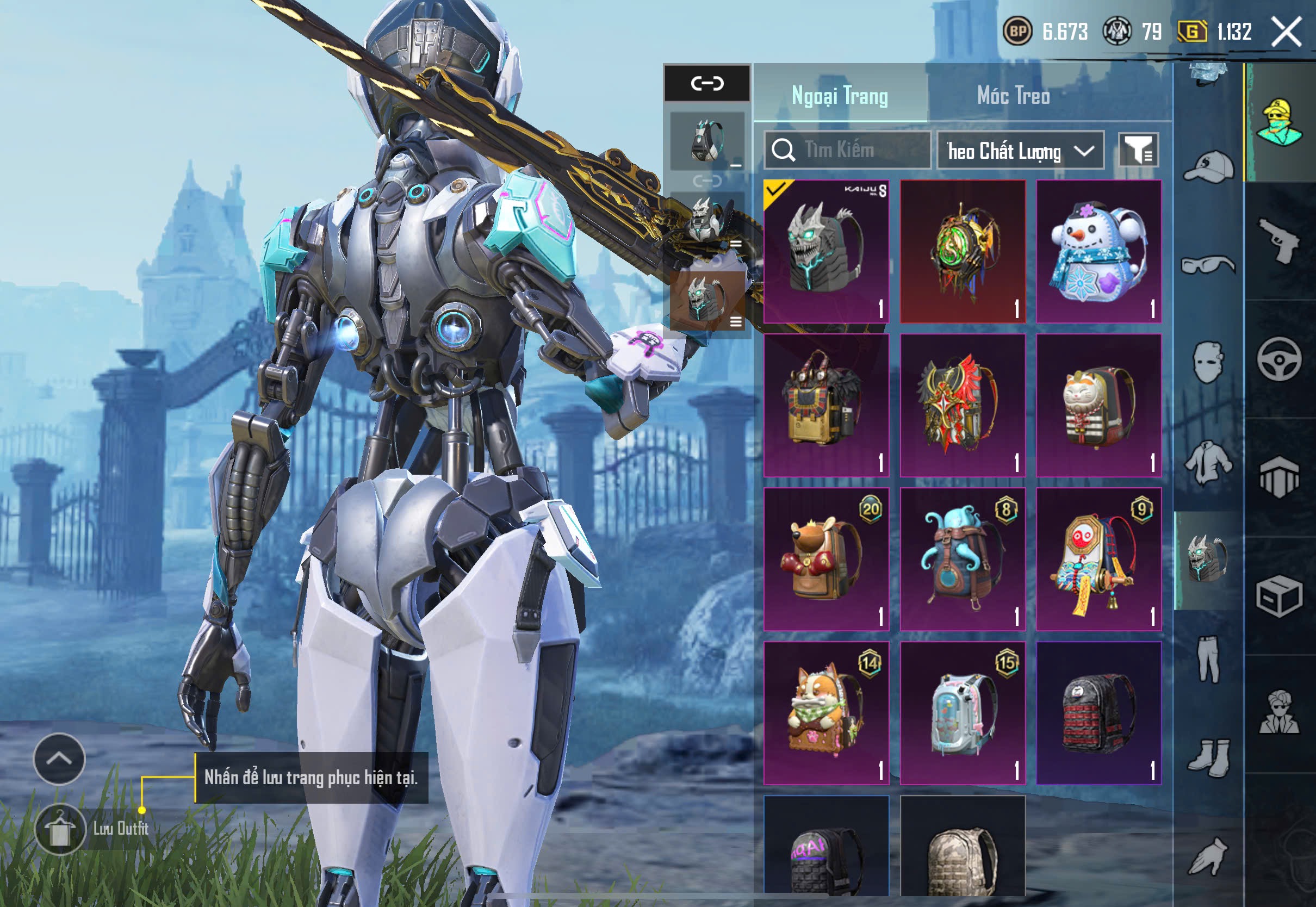Screen dimensions: 1316x907
Task: Select the Kaiju skull backpack skin
Action: (x=825, y=251)
